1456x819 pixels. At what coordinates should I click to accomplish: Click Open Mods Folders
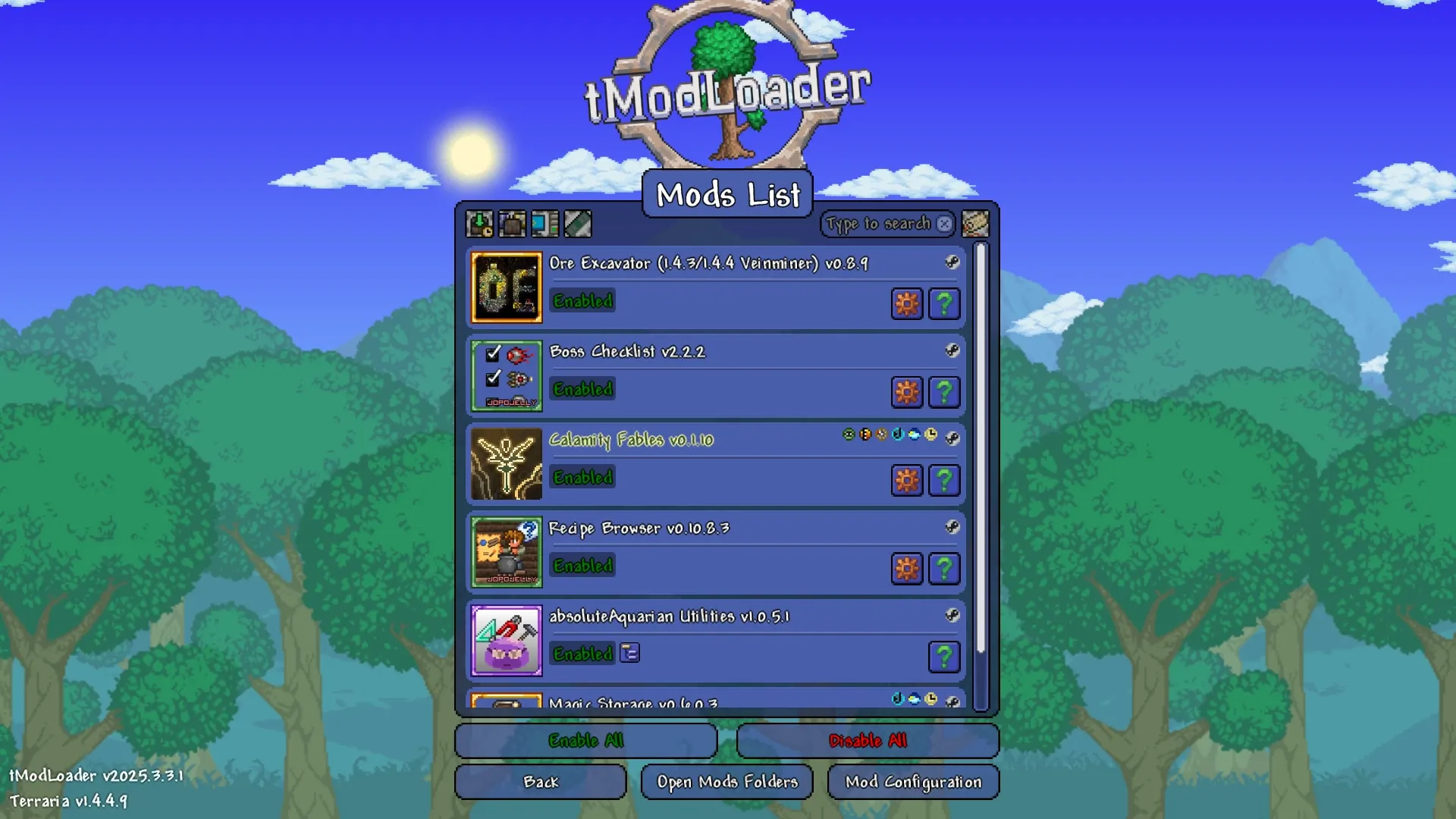click(726, 781)
